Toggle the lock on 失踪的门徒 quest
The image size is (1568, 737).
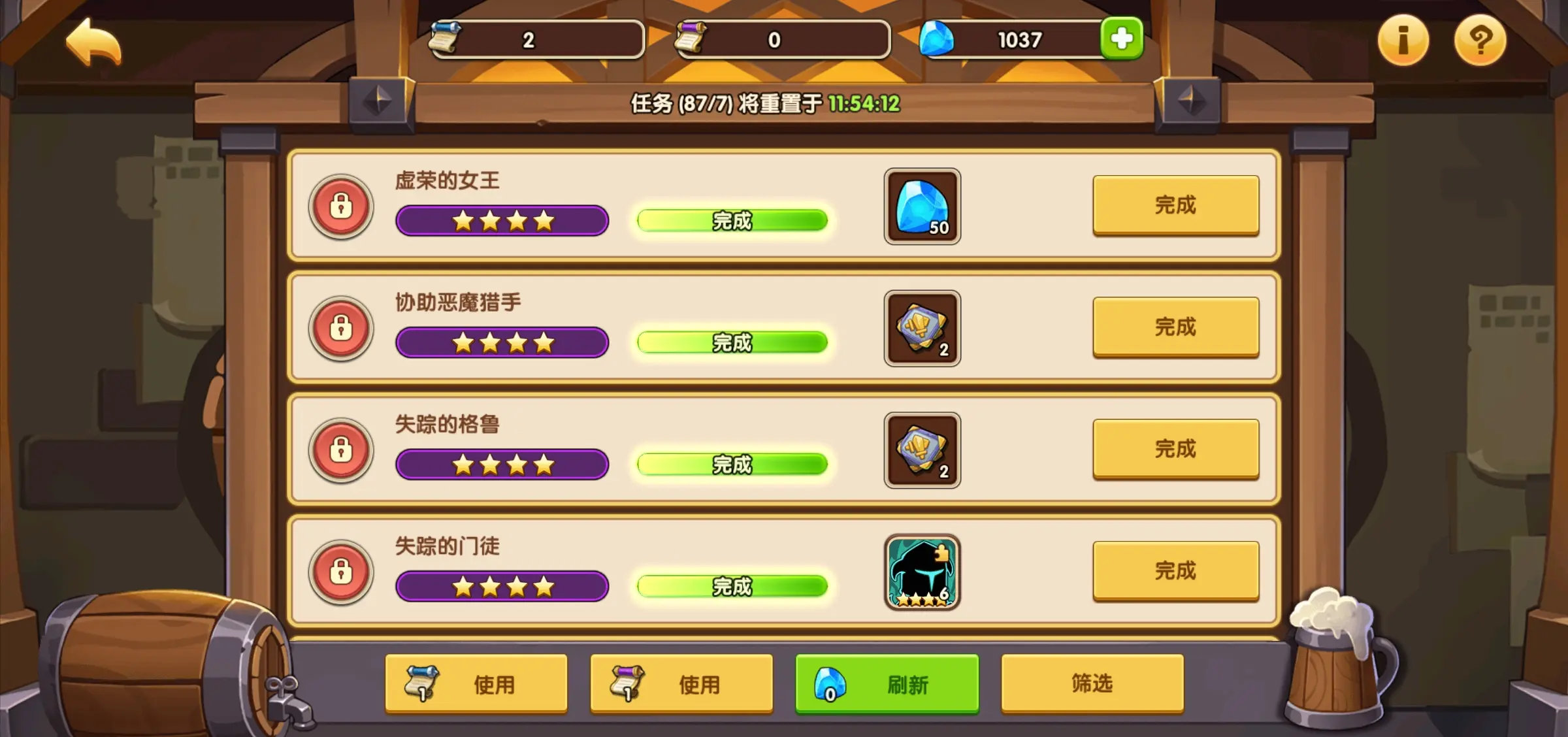click(x=341, y=573)
